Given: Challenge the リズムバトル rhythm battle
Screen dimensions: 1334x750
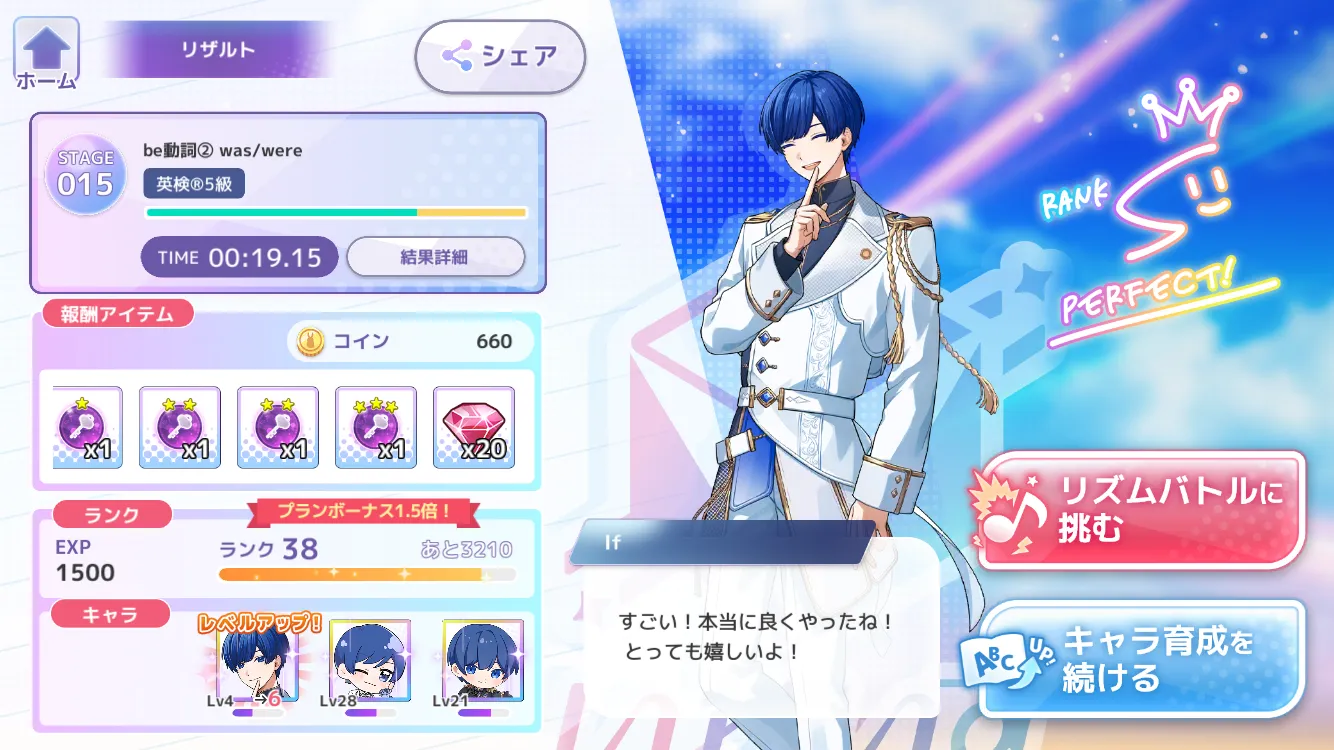Looking at the screenshot, I should tap(1142, 509).
